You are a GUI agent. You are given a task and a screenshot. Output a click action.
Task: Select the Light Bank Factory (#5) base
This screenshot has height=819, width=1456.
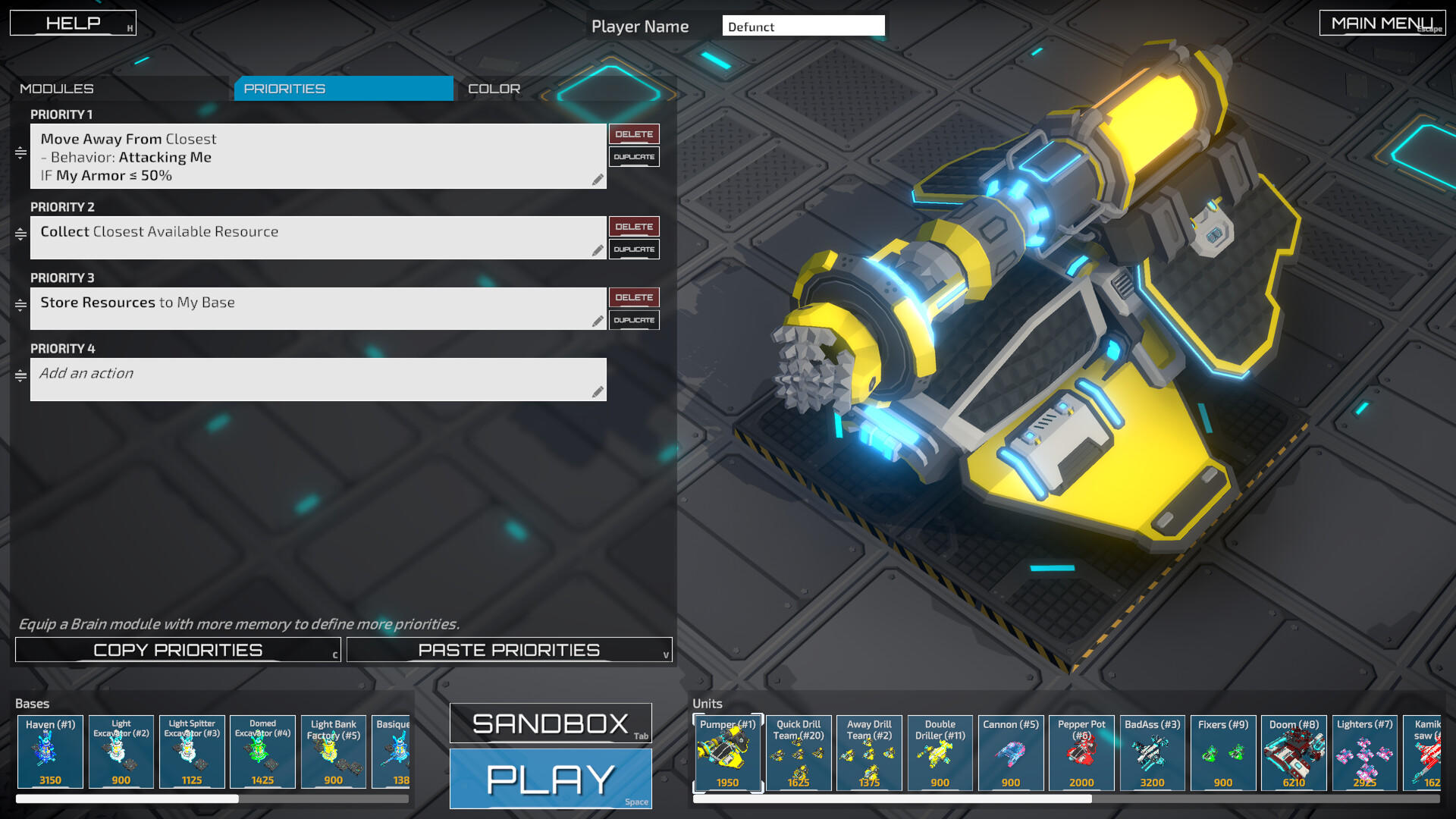pos(334,752)
